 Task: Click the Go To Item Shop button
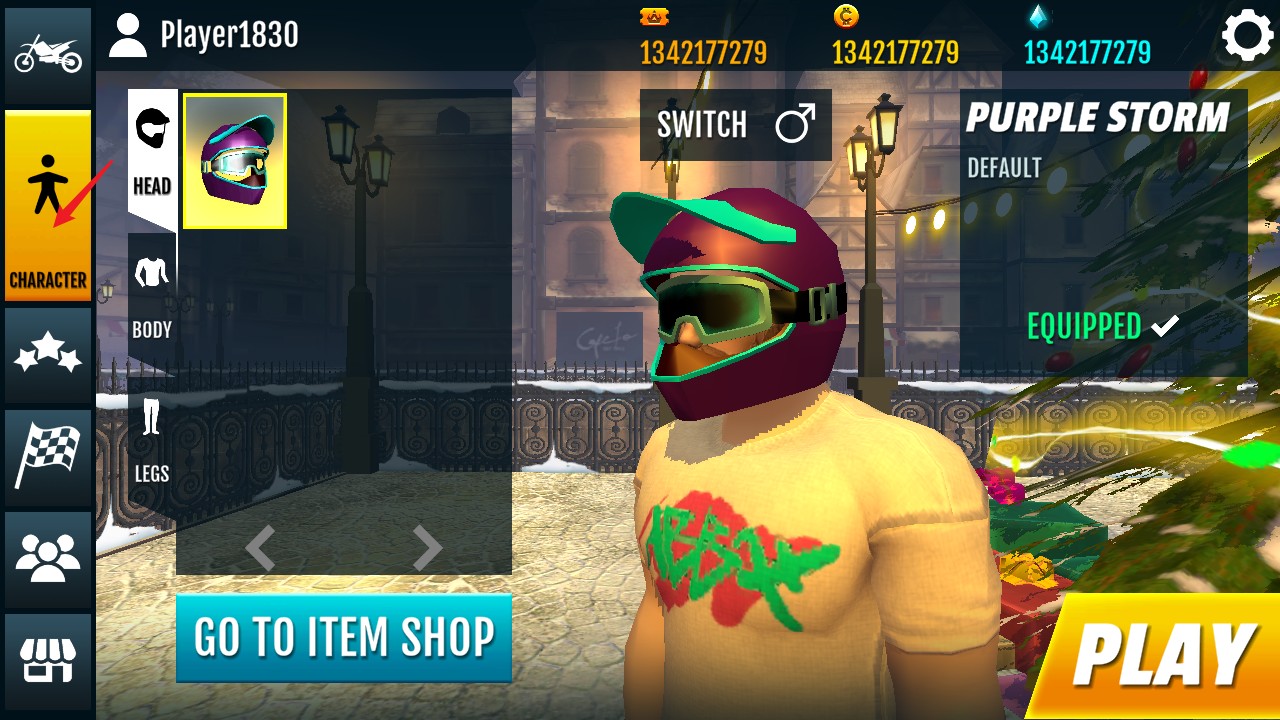(344, 638)
